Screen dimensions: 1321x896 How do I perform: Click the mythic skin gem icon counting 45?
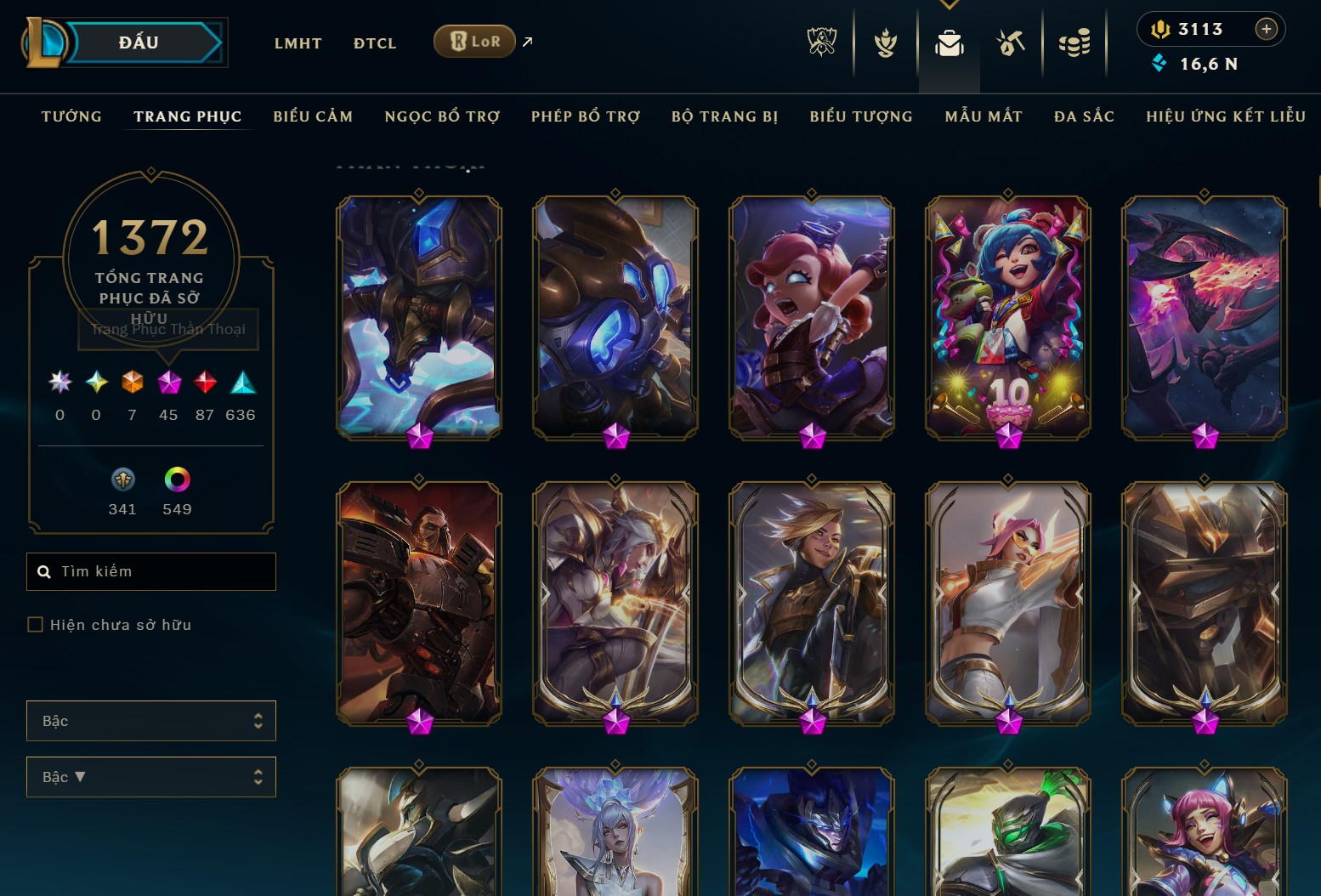coord(168,382)
